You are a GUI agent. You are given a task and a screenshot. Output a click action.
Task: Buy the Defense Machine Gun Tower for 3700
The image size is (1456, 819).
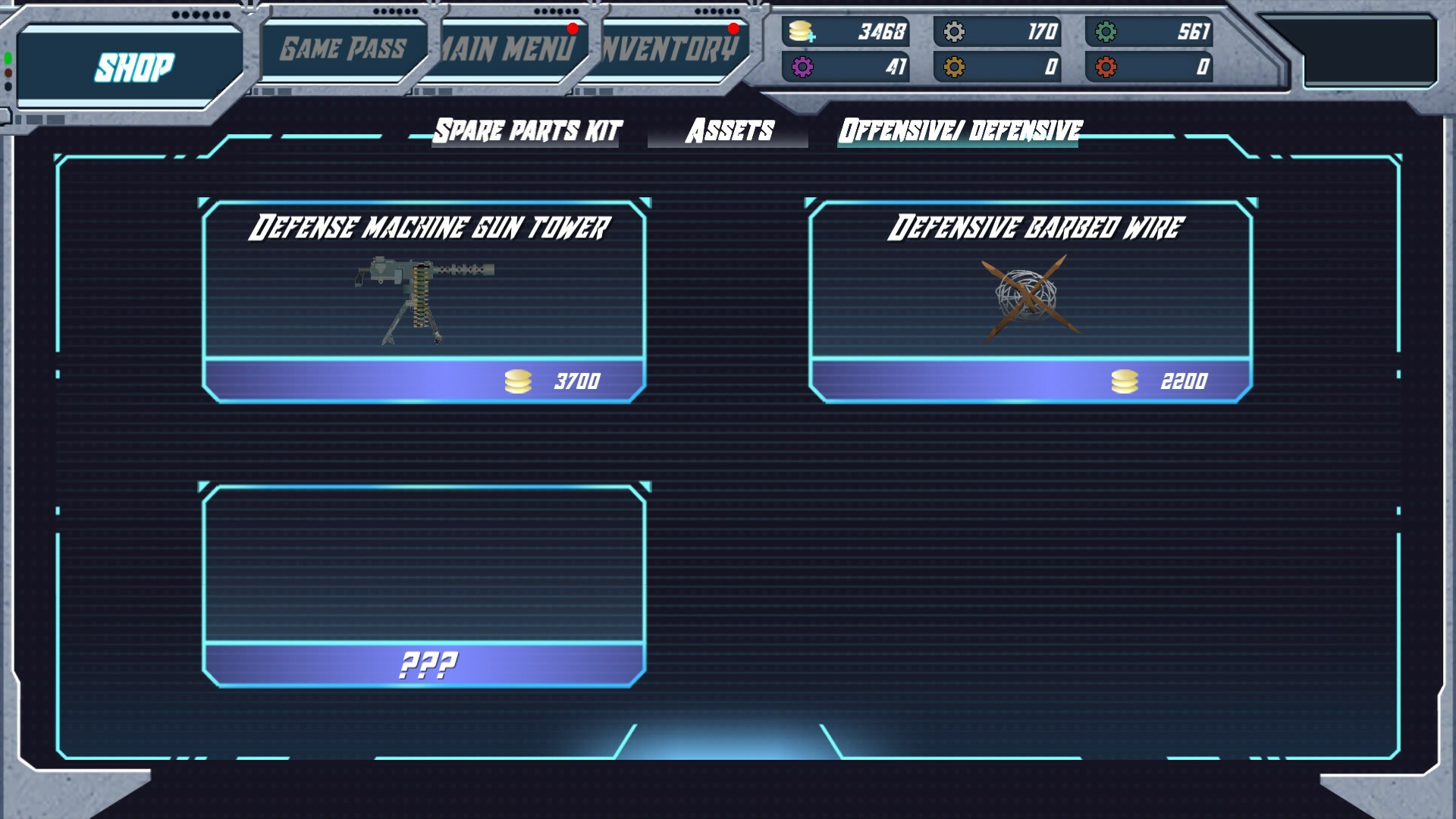(425, 381)
